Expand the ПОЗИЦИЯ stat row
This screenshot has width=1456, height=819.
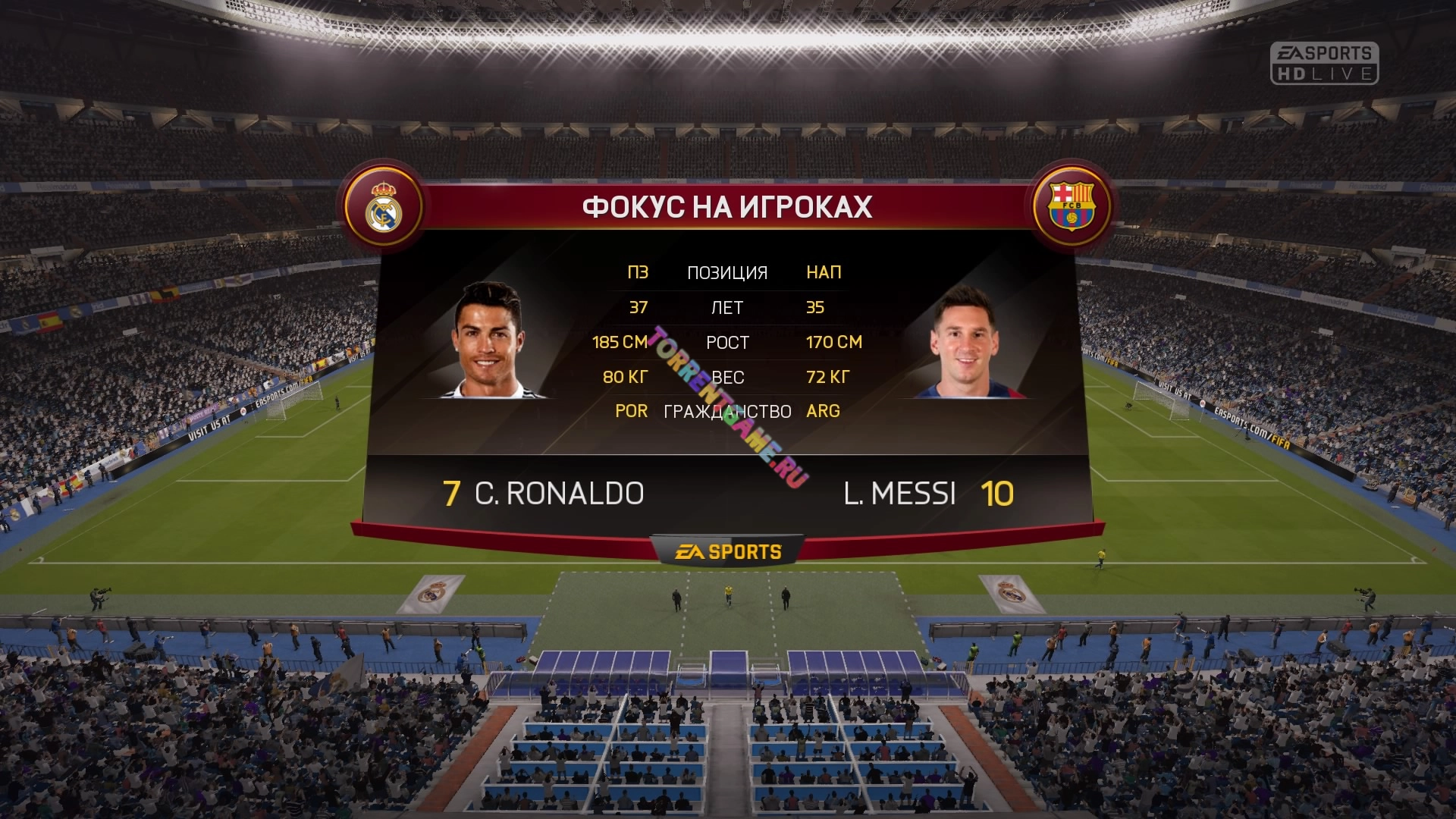tap(726, 271)
